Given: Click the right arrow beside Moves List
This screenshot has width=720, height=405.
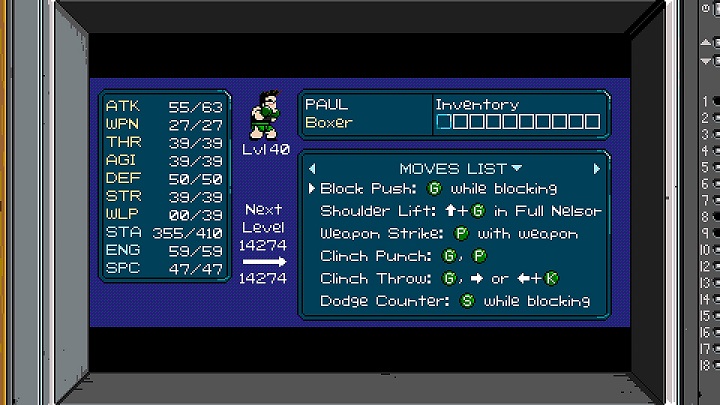Looking at the screenshot, I should (598, 168).
